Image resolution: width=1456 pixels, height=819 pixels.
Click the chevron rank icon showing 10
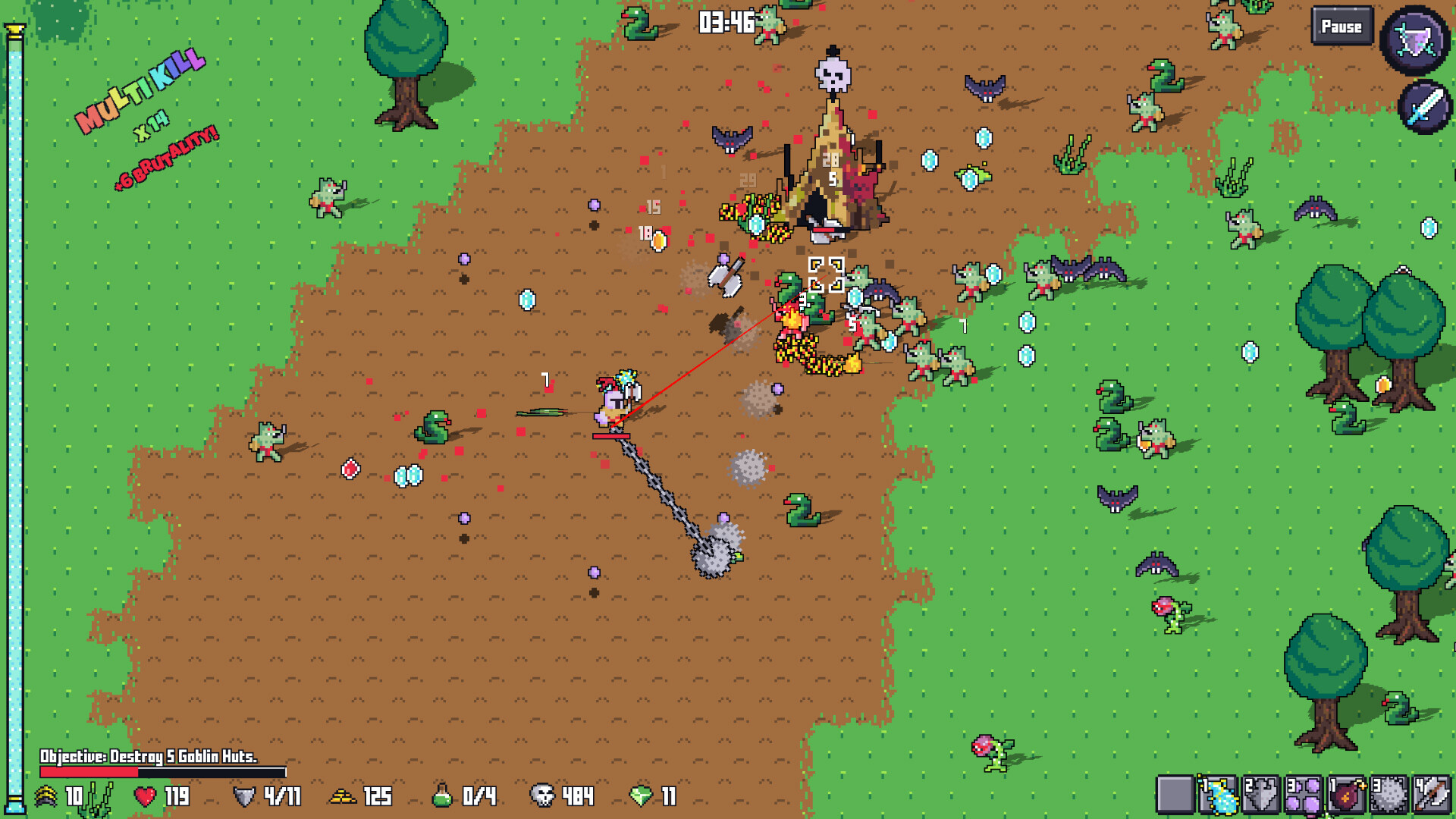coord(48,797)
